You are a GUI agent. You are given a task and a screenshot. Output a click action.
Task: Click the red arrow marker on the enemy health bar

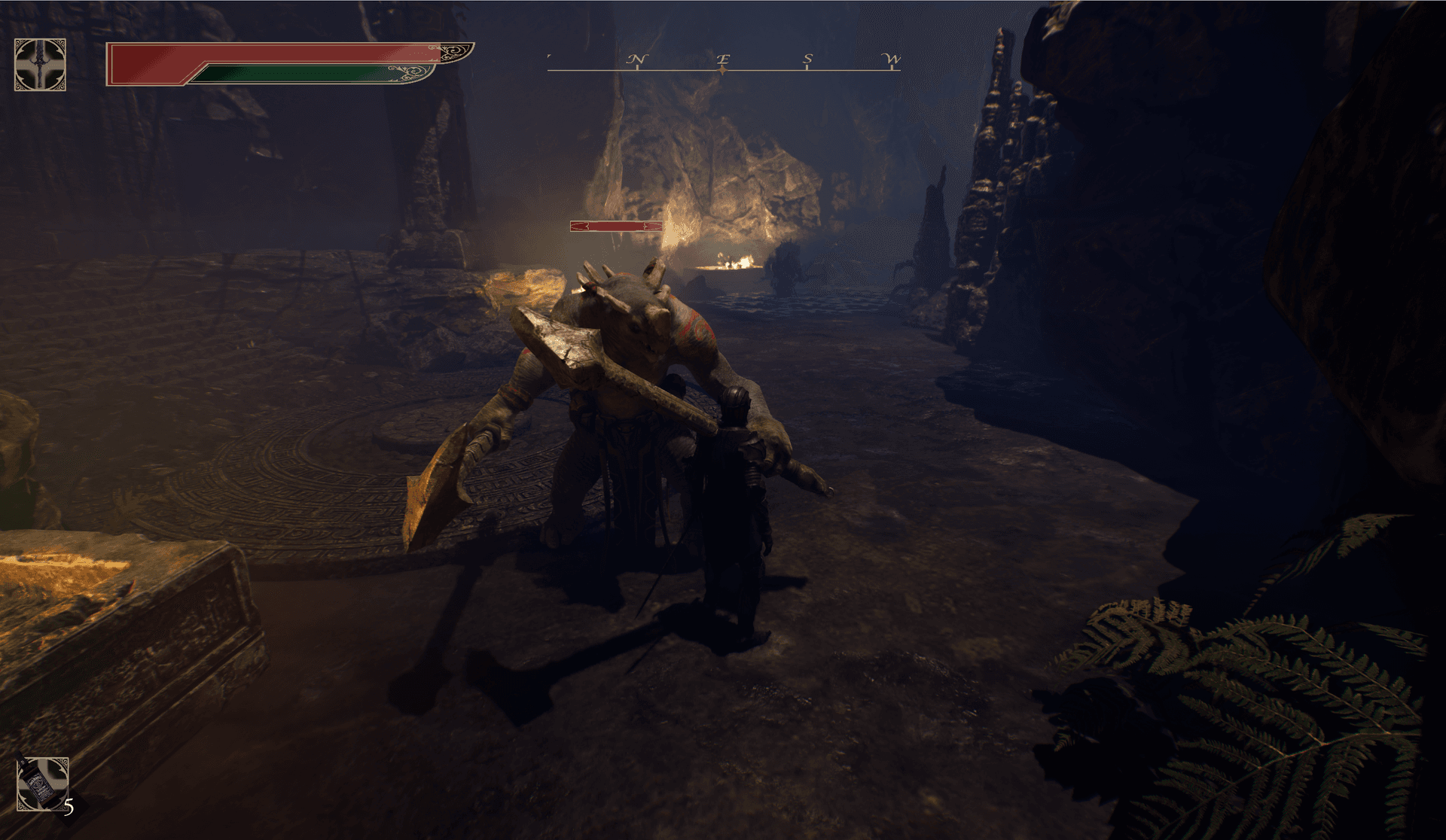coord(580,226)
